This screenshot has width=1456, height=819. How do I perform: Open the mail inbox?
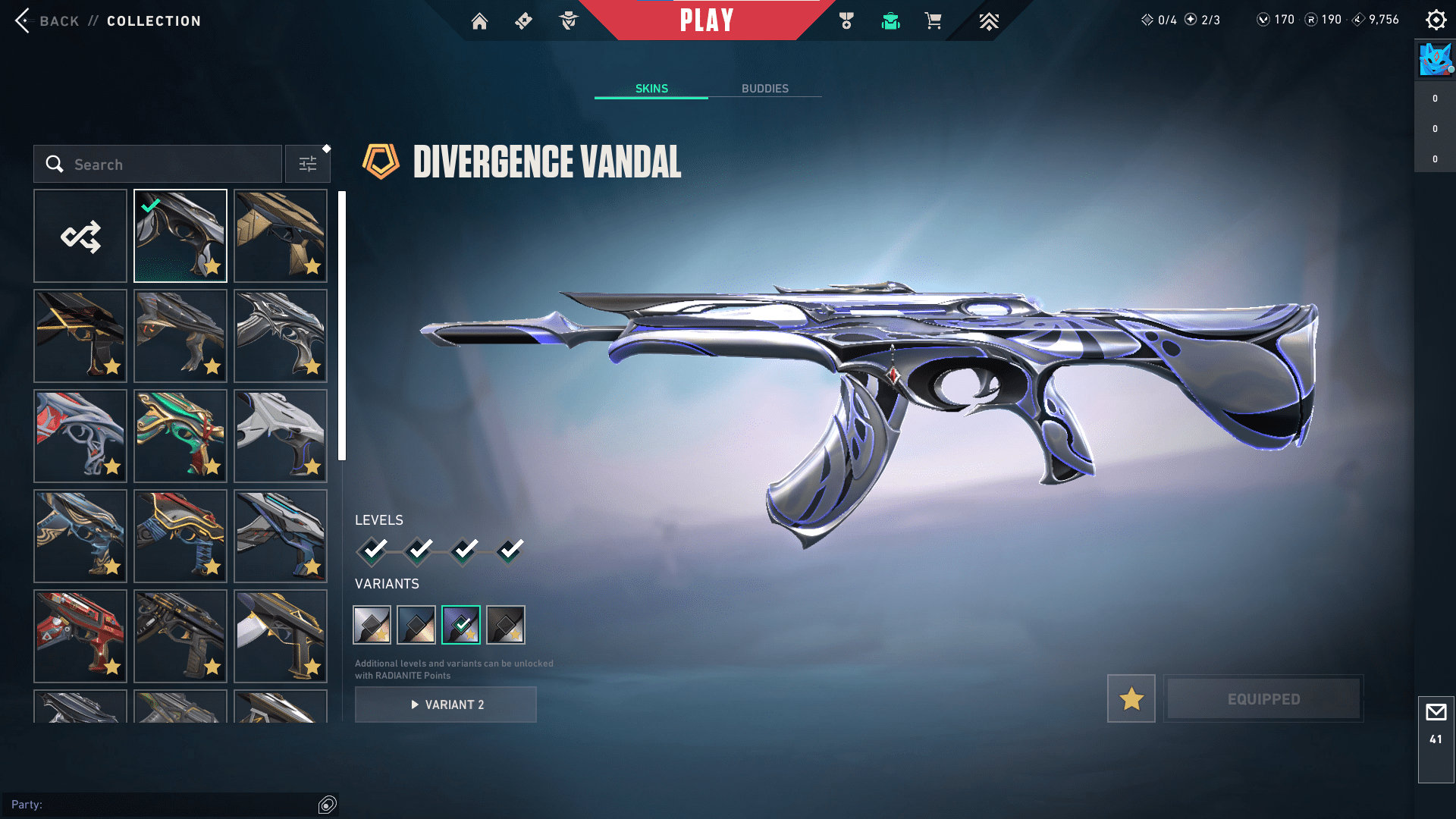(x=1436, y=713)
